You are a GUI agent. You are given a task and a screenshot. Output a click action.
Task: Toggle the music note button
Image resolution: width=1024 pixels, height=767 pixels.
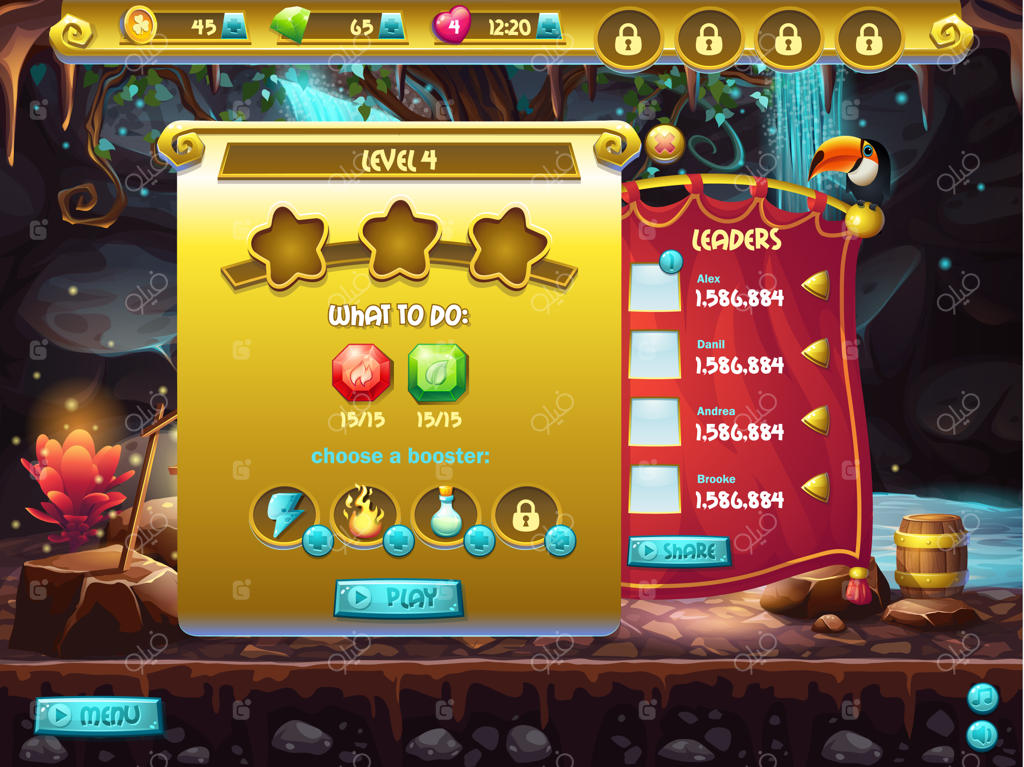[983, 697]
